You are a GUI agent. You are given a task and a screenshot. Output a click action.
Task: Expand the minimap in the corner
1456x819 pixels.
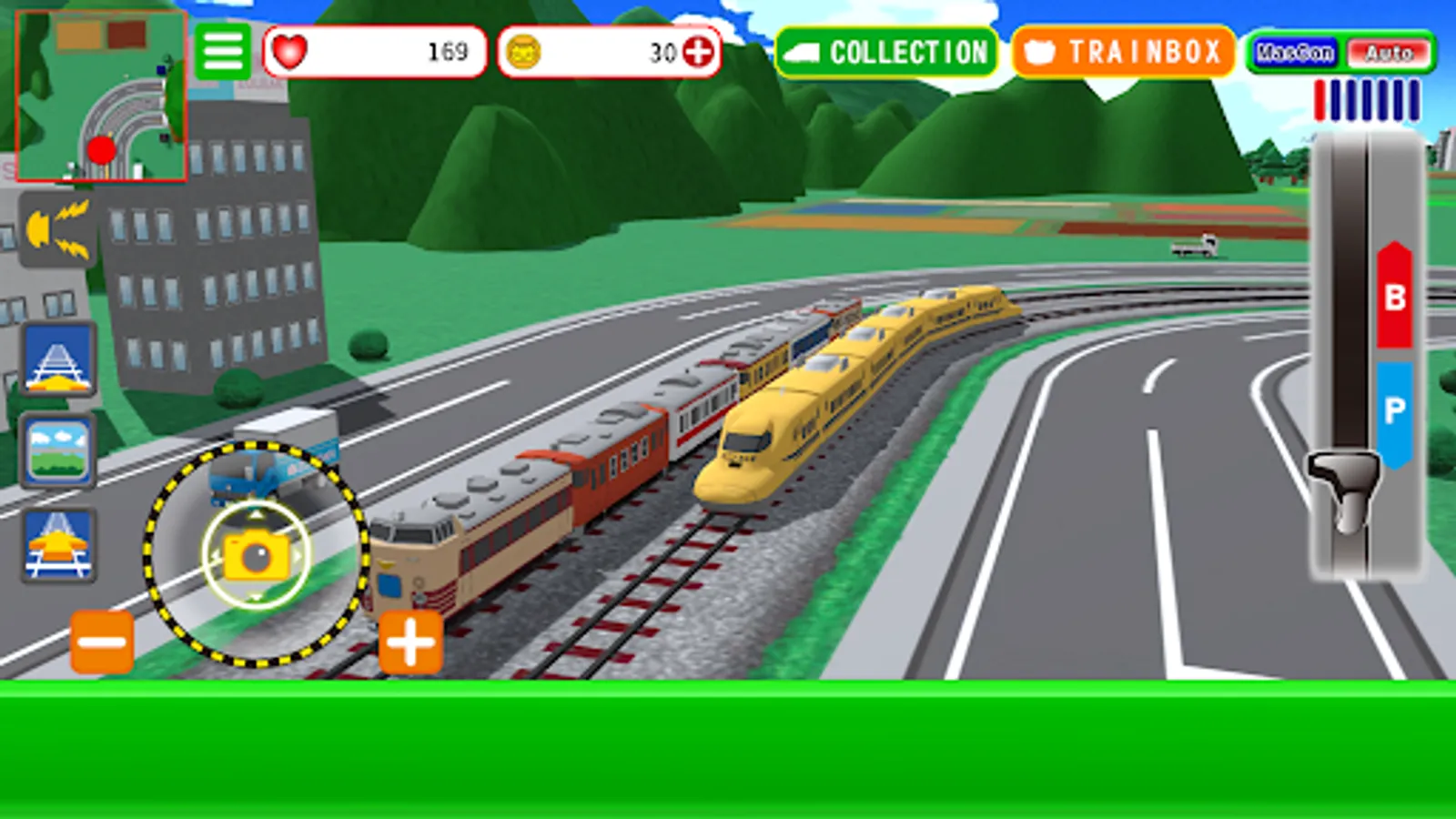100,96
